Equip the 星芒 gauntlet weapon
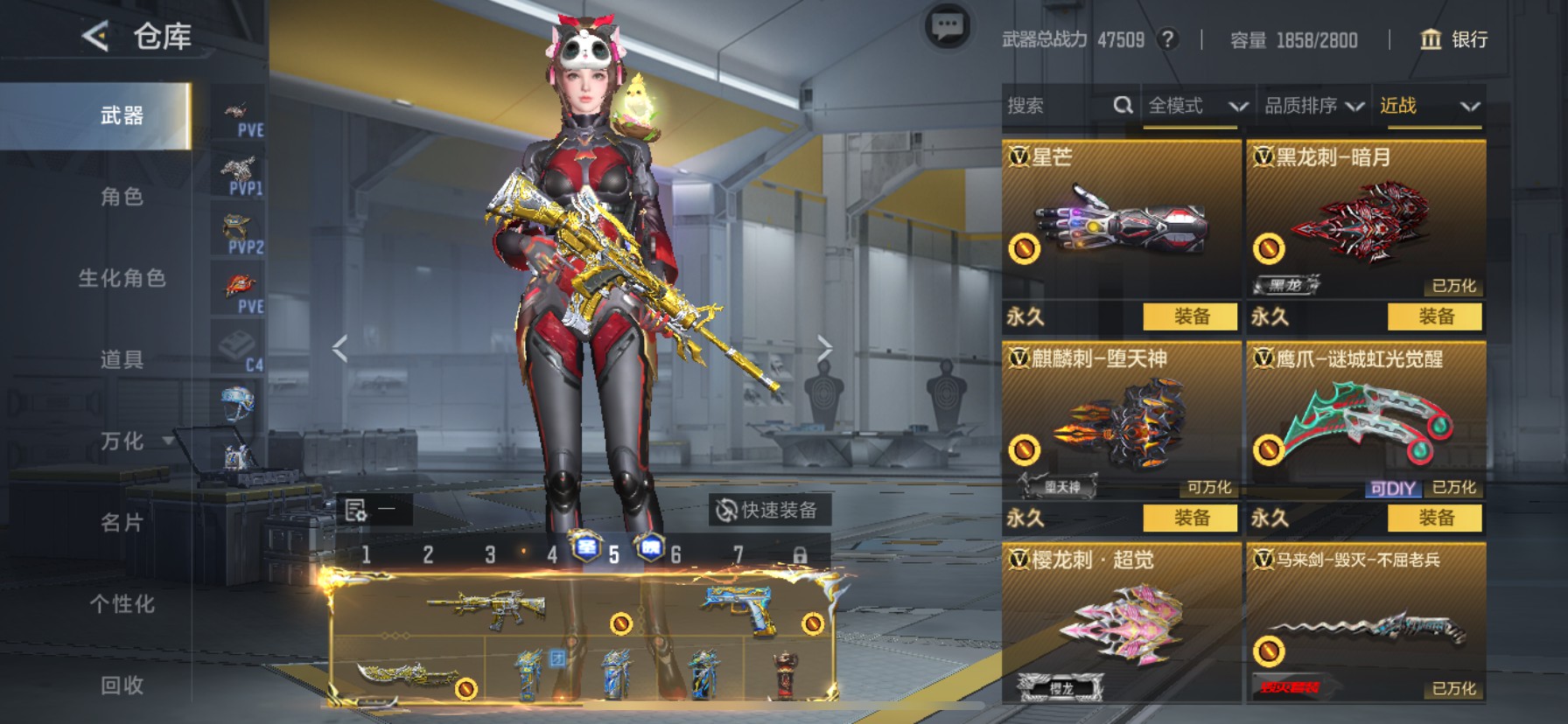Viewport: 1568px width, 724px height. coord(1191,317)
